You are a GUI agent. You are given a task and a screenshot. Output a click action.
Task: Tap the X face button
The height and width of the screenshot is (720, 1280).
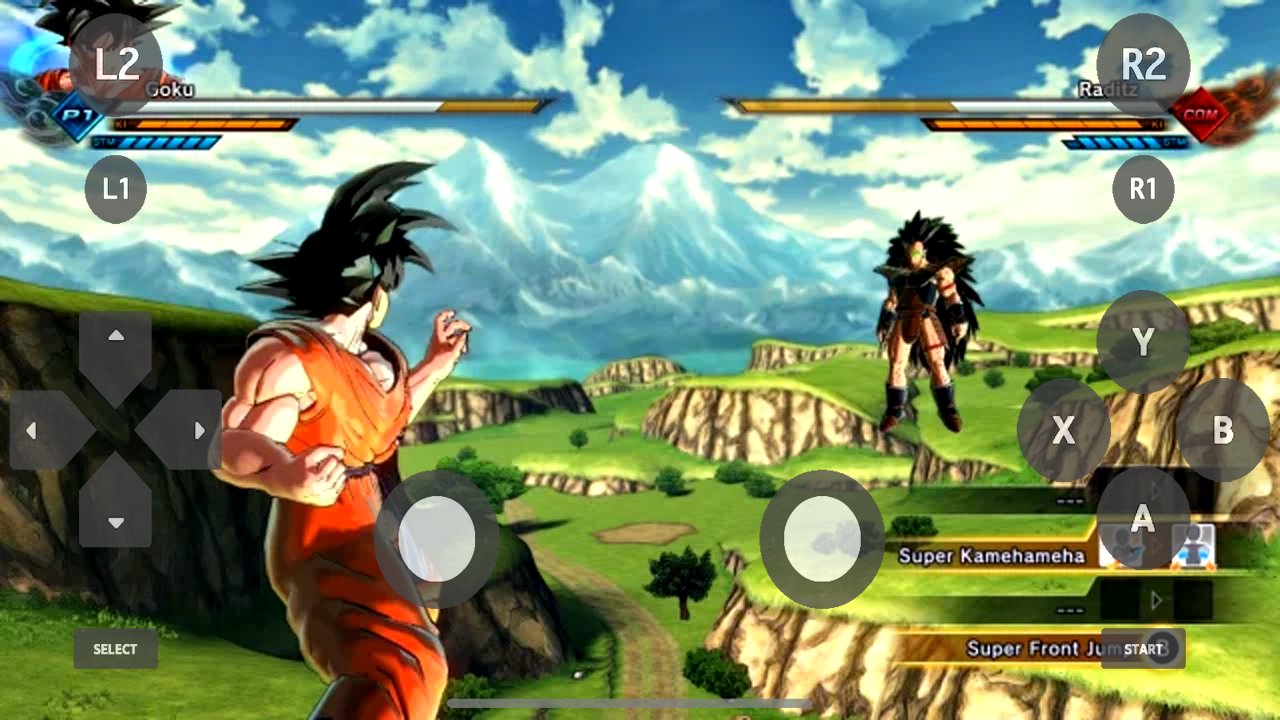(1063, 430)
